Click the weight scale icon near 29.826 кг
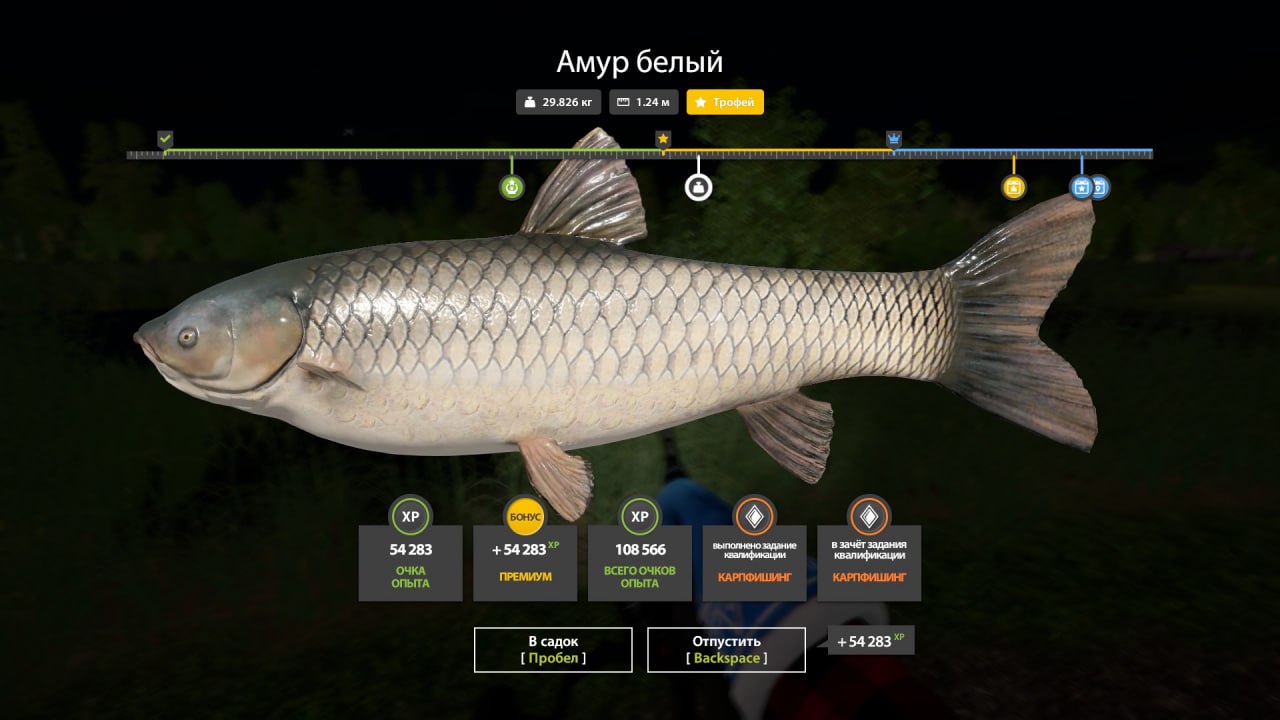Image resolution: width=1280 pixels, height=720 pixels. click(529, 102)
